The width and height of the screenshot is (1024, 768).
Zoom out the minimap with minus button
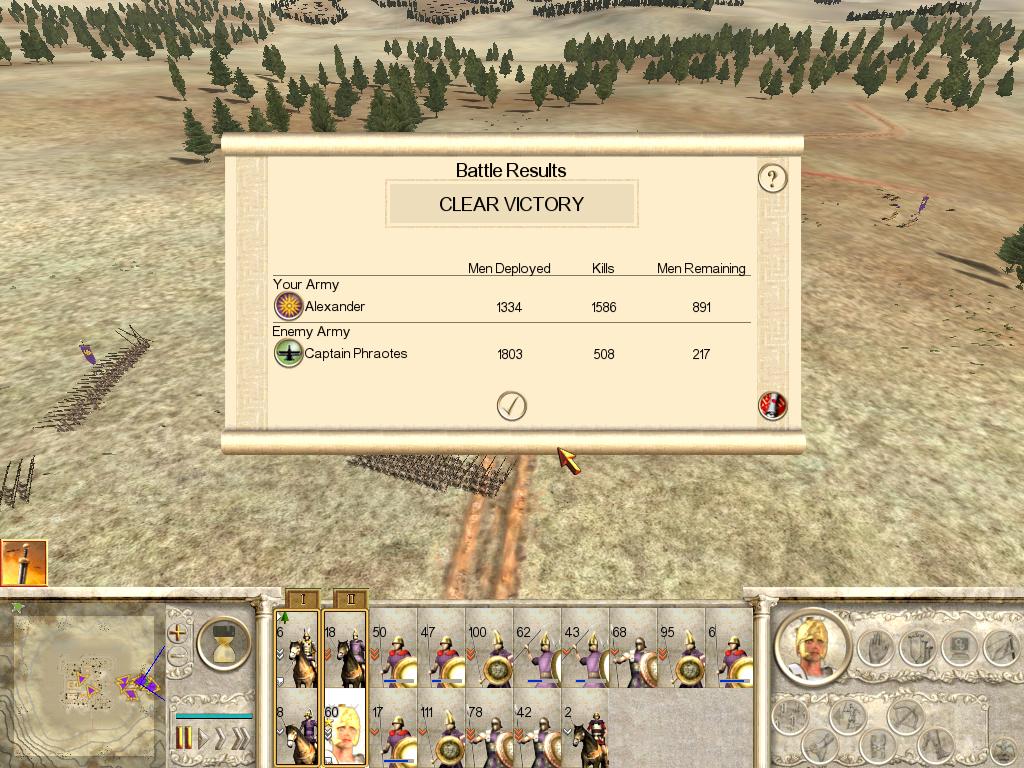click(x=178, y=657)
